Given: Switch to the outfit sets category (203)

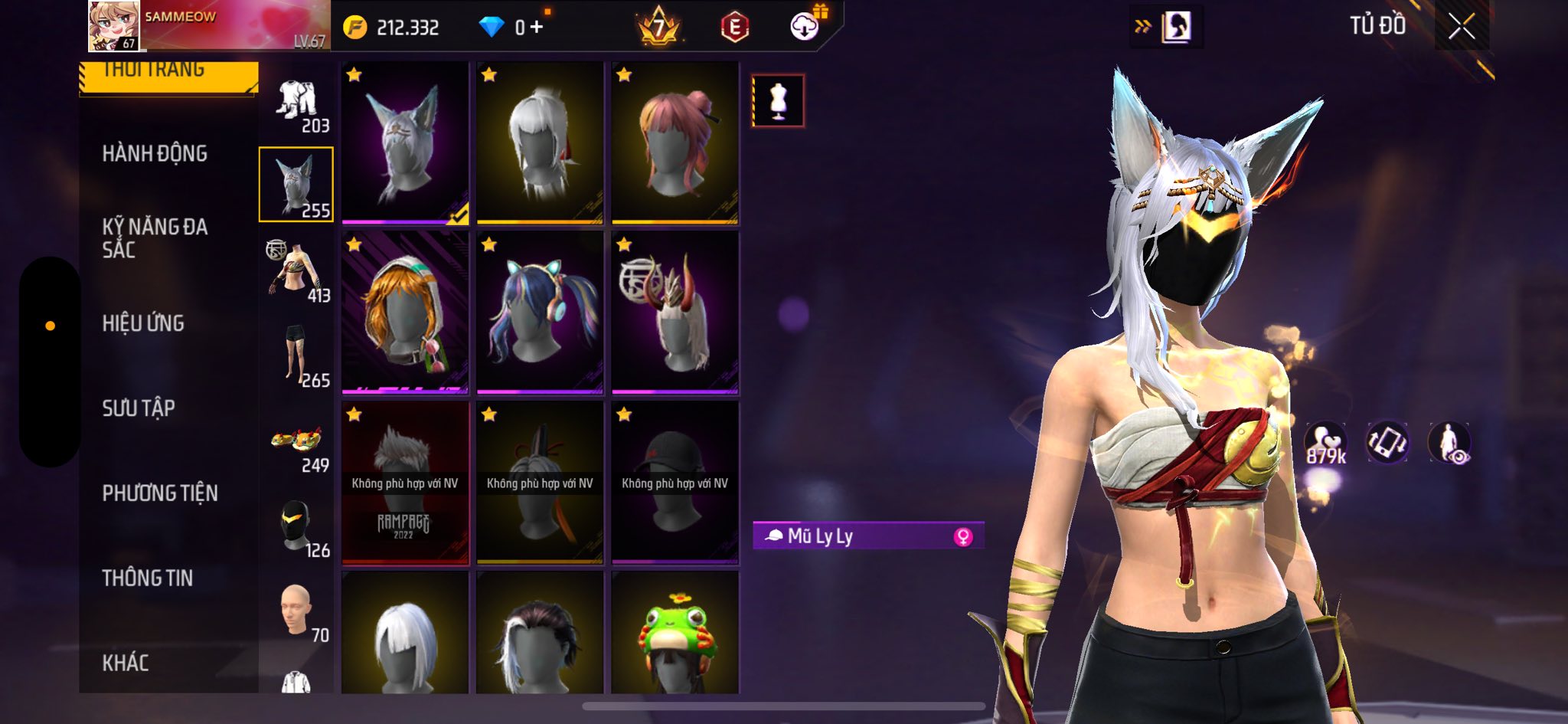Looking at the screenshot, I should click(297, 106).
